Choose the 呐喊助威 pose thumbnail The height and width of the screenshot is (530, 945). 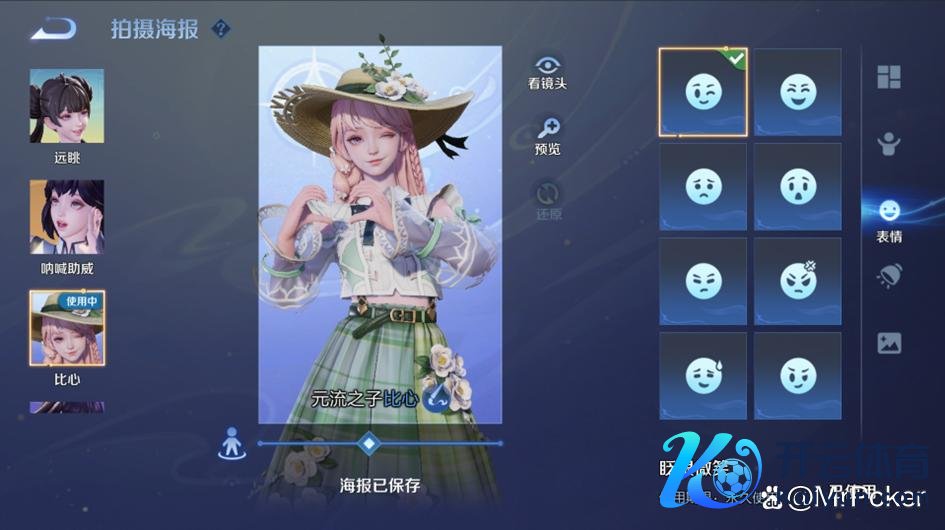(x=67, y=217)
